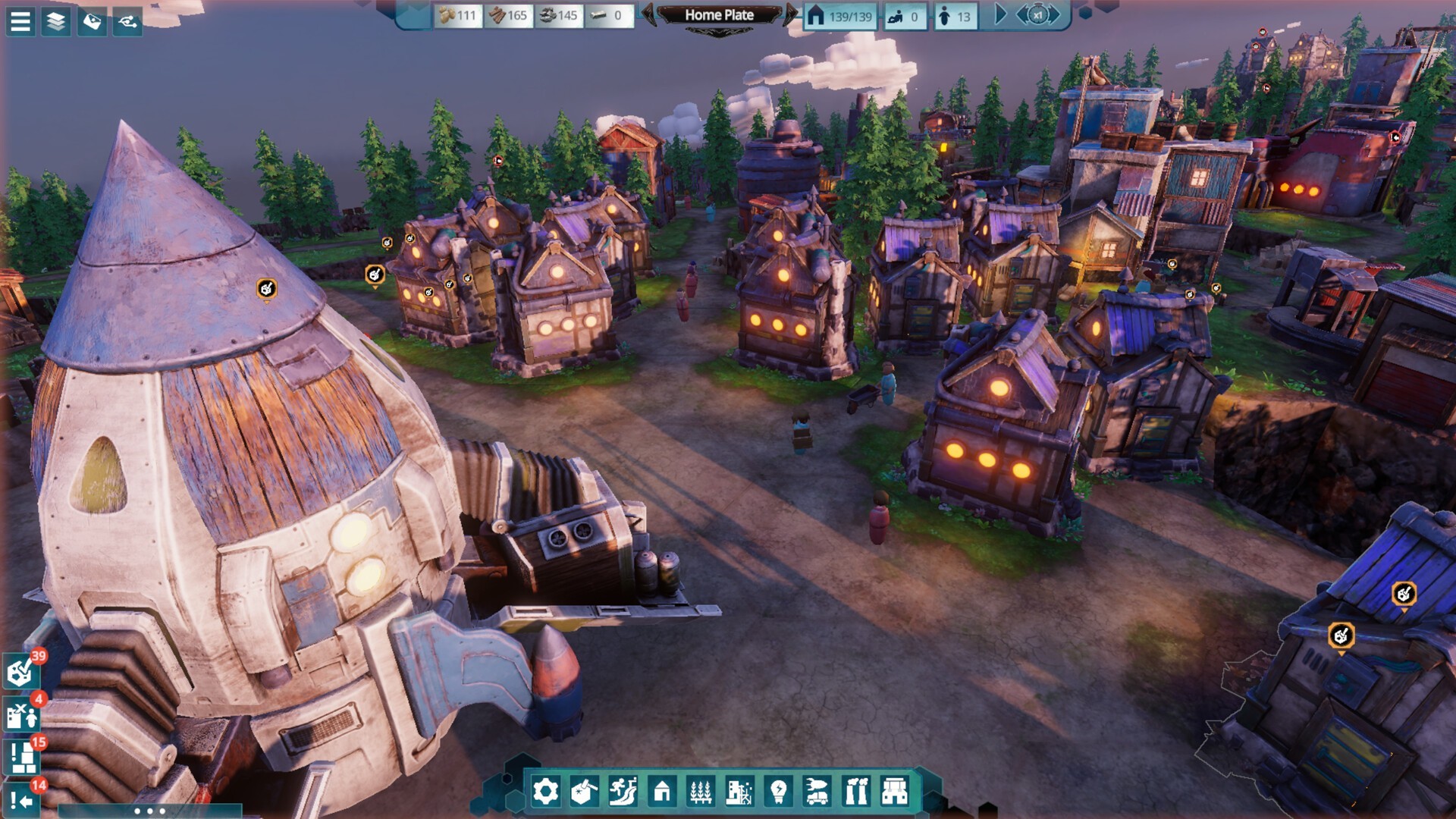Click the play/resume arrow button
Screen dimensions: 1456x819
point(1000,15)
